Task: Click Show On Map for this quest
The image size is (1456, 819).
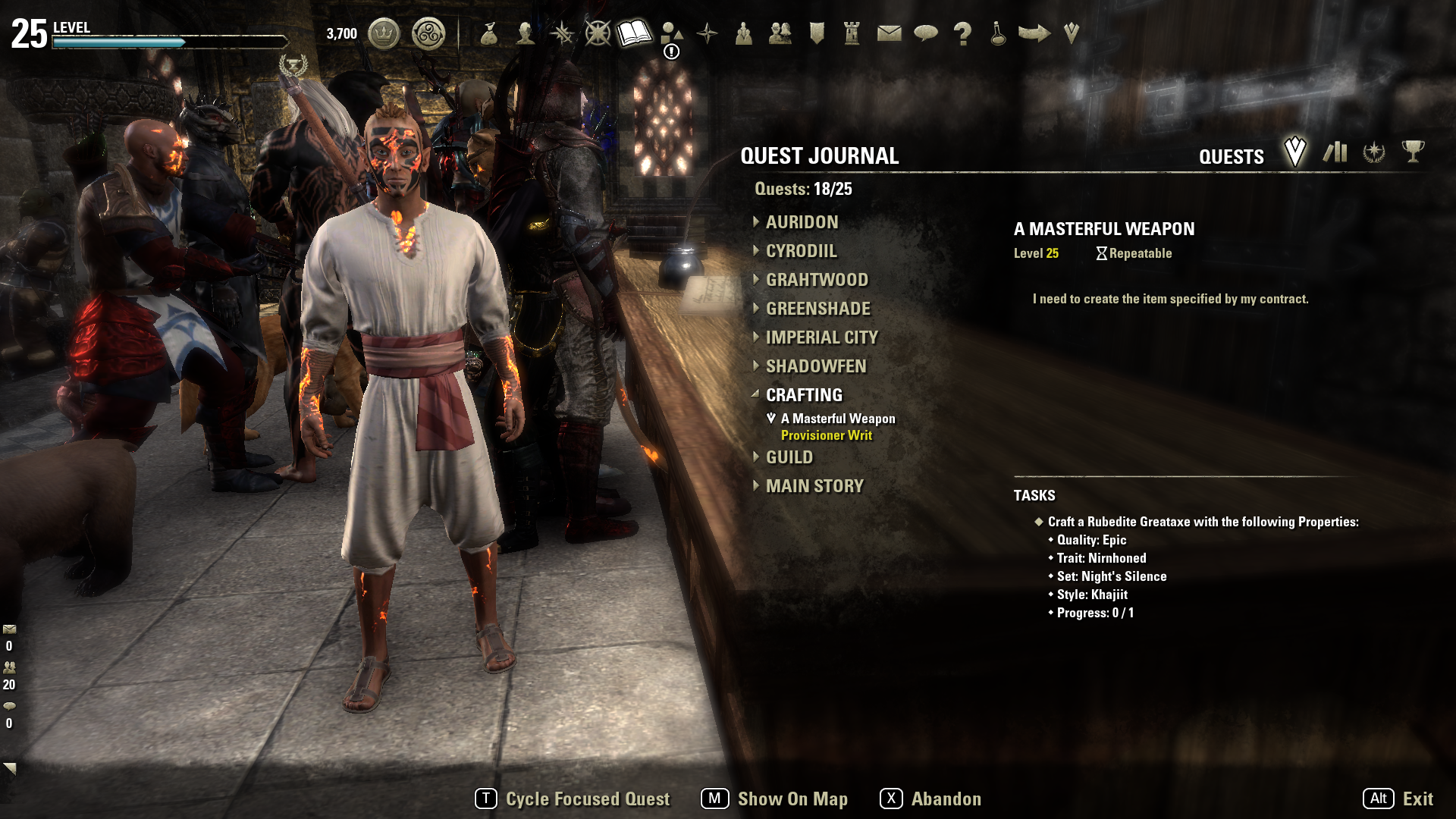Action: [x=774, y=799]
